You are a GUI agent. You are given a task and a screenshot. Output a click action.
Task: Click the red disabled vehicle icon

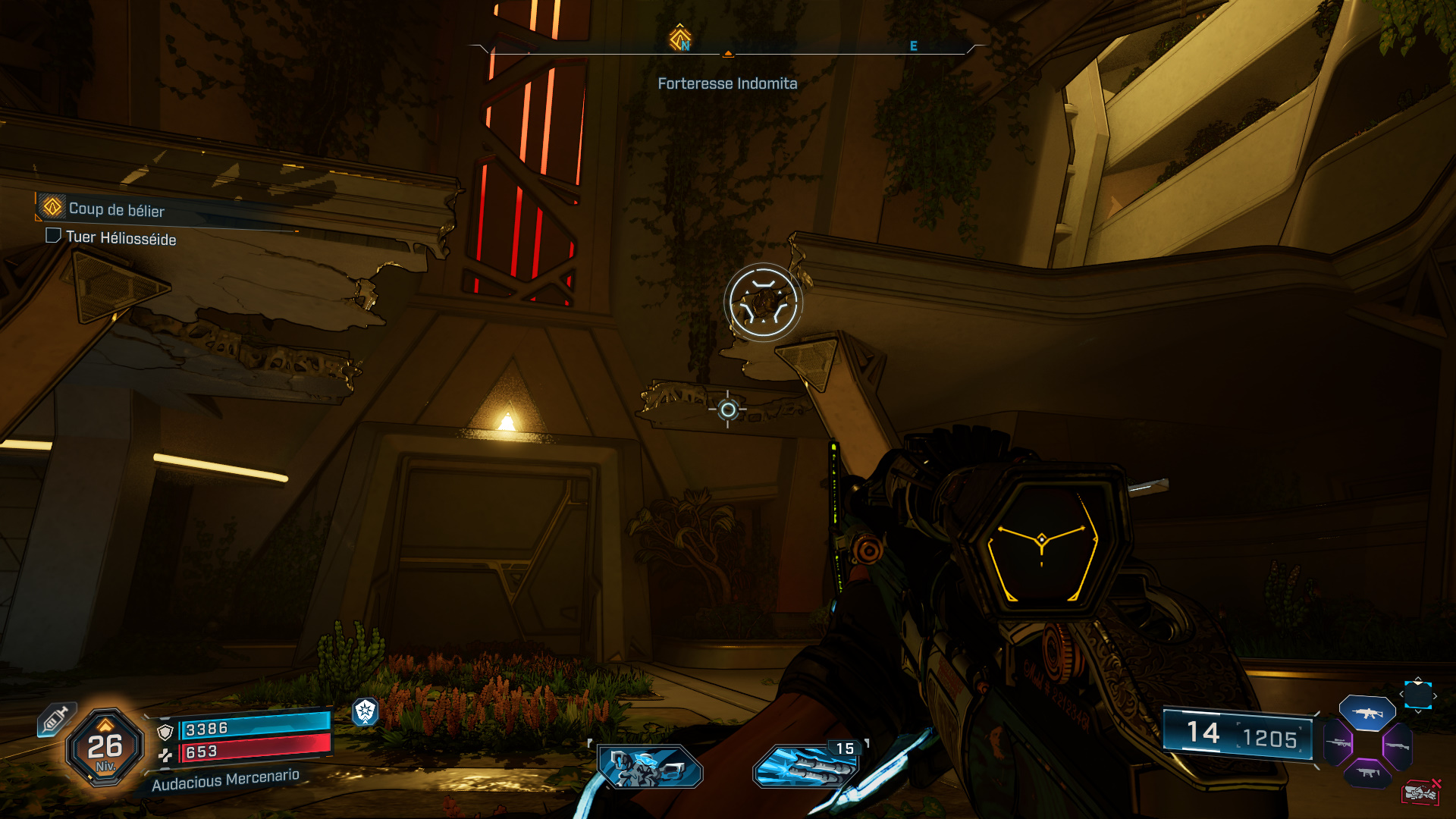tap(1420, 792)
